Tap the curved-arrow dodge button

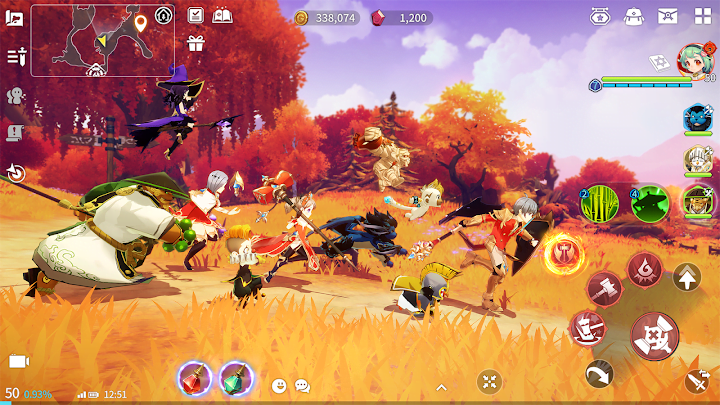599,373
